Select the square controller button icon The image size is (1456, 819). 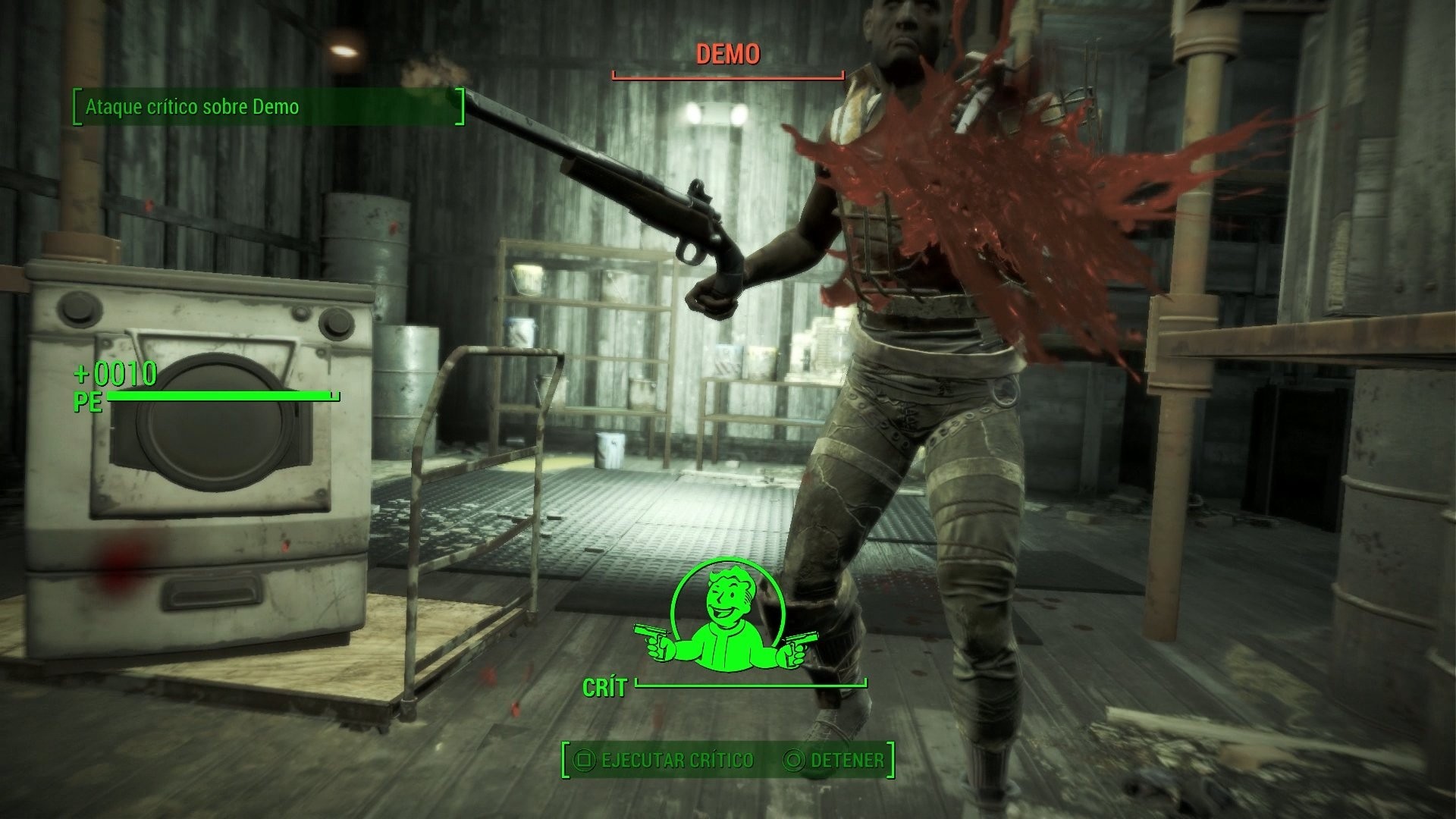(584, 760)
